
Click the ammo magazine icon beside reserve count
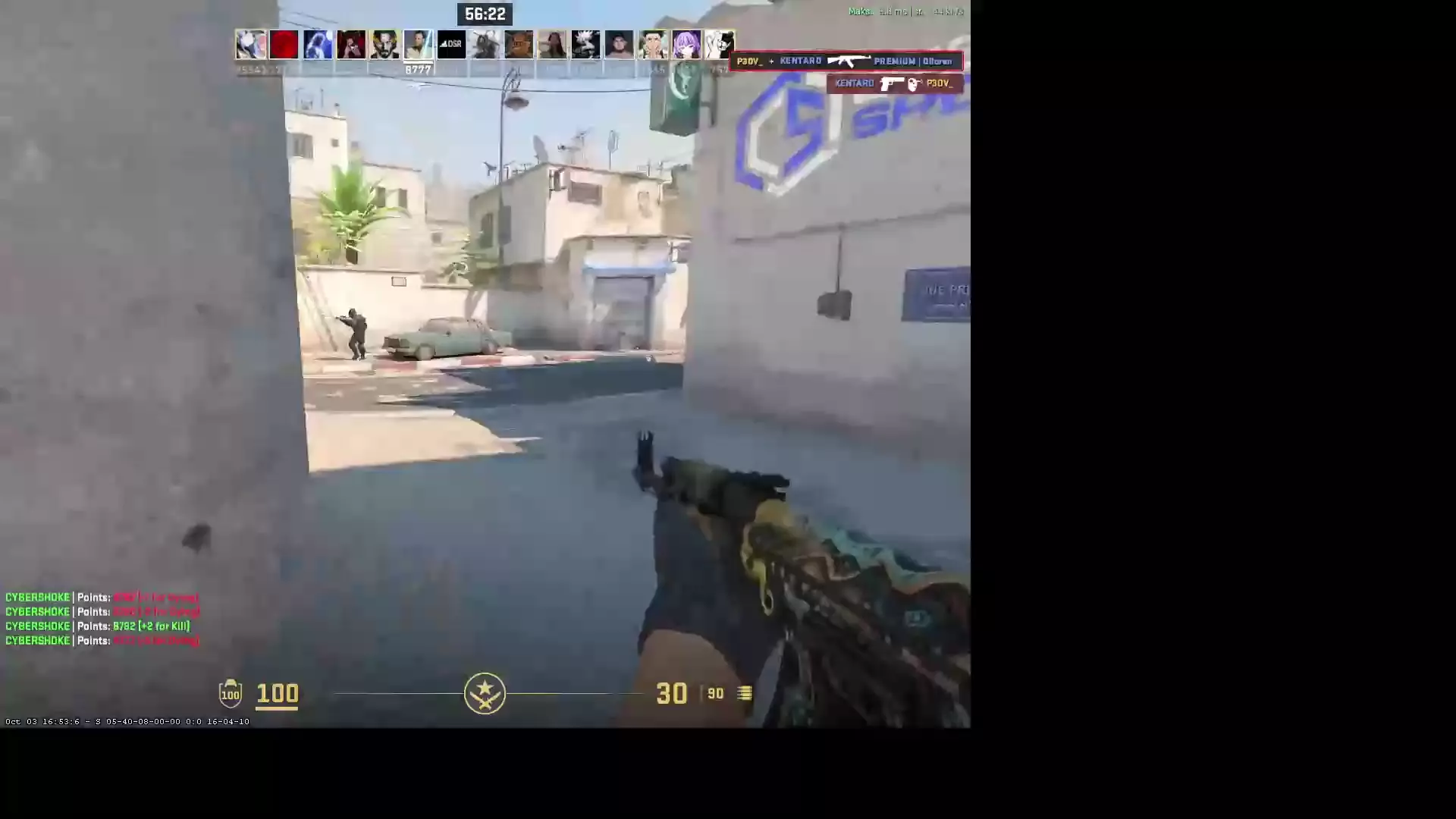(x=742, y=693)
